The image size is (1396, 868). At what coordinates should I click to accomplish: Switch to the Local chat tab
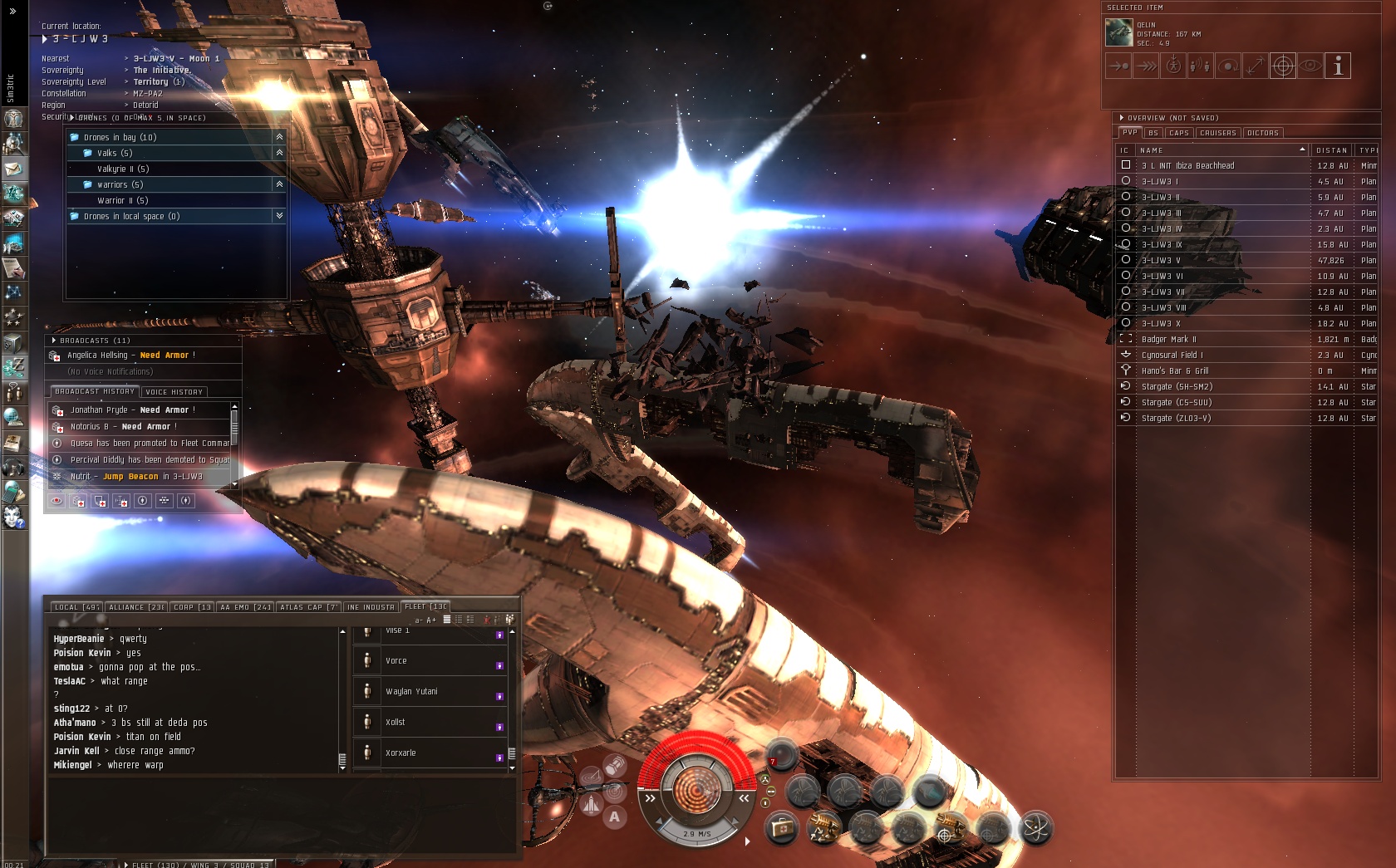pos(76,607)
